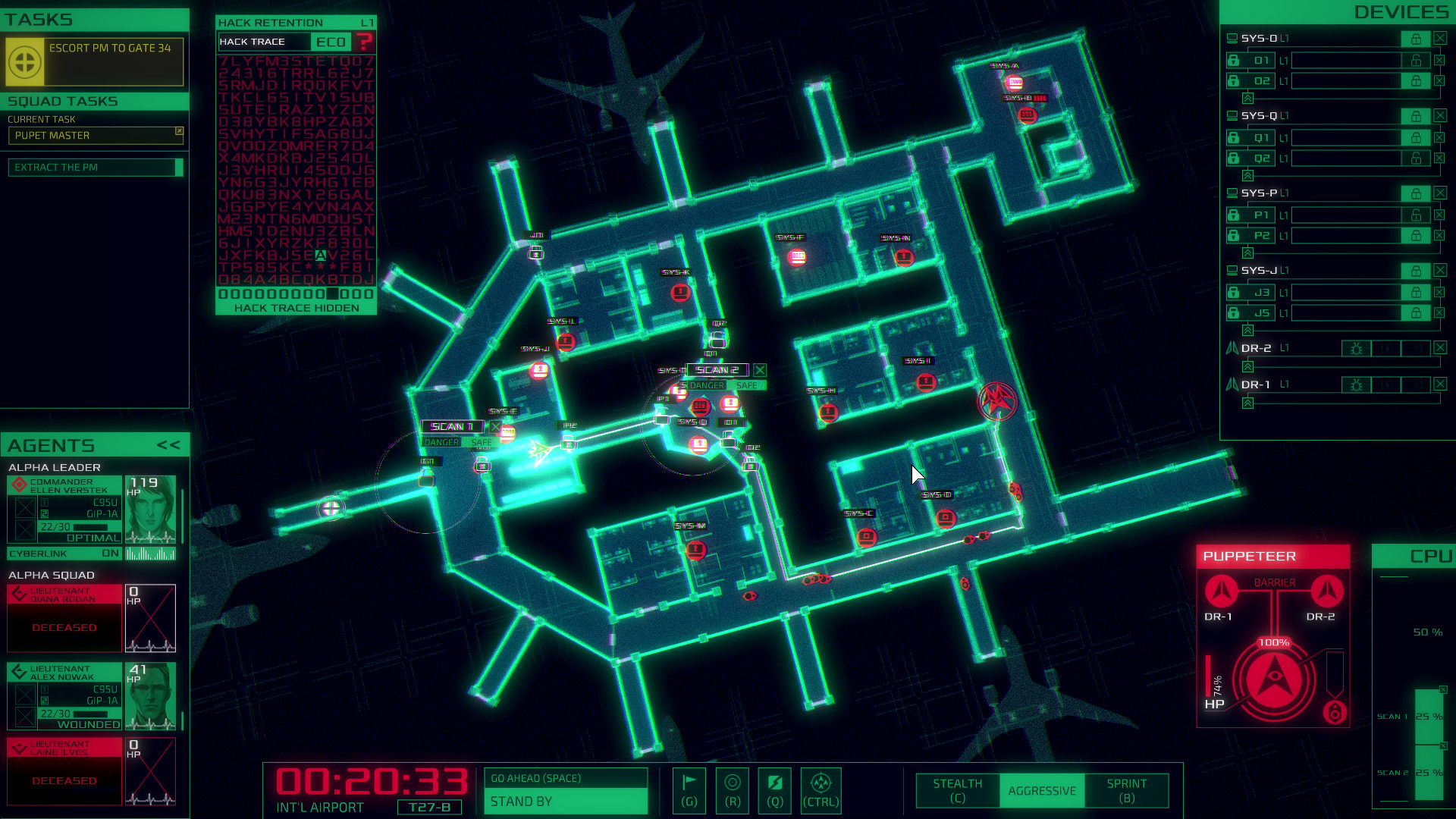1456x819 pixels.
Task: Select the flag waypoint tool (G)
Action: tap(689, 790)
